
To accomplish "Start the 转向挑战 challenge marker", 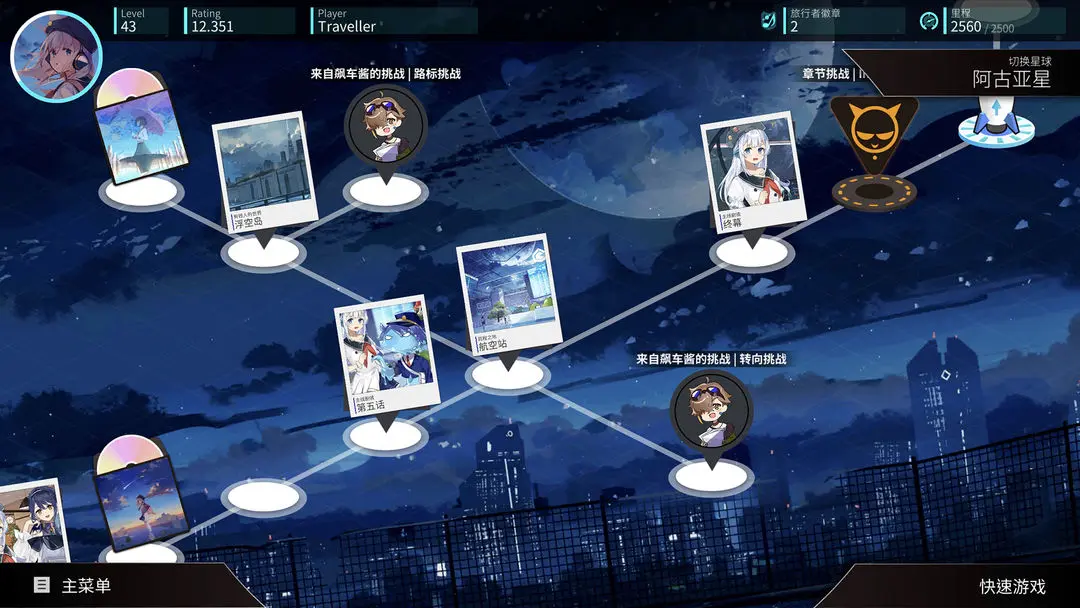I will click(711, 413).
